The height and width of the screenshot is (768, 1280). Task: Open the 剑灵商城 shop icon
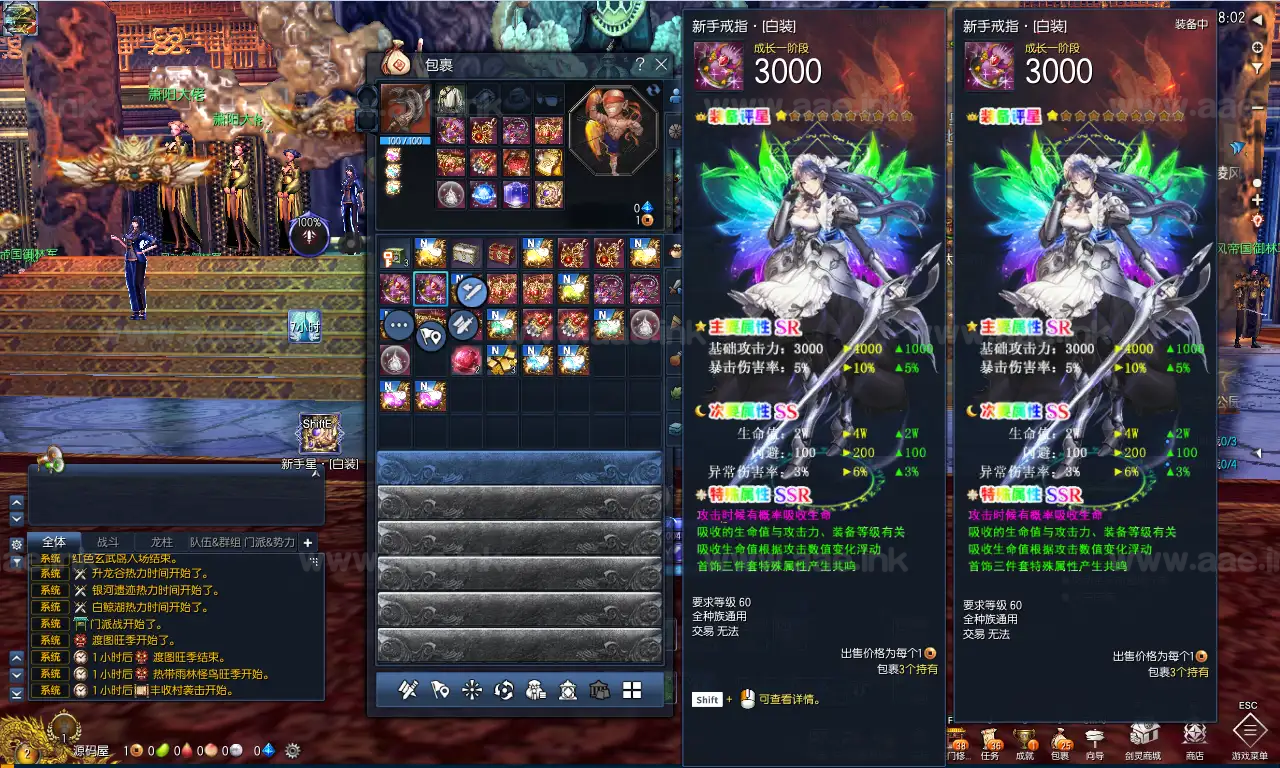click(1142, 733)
